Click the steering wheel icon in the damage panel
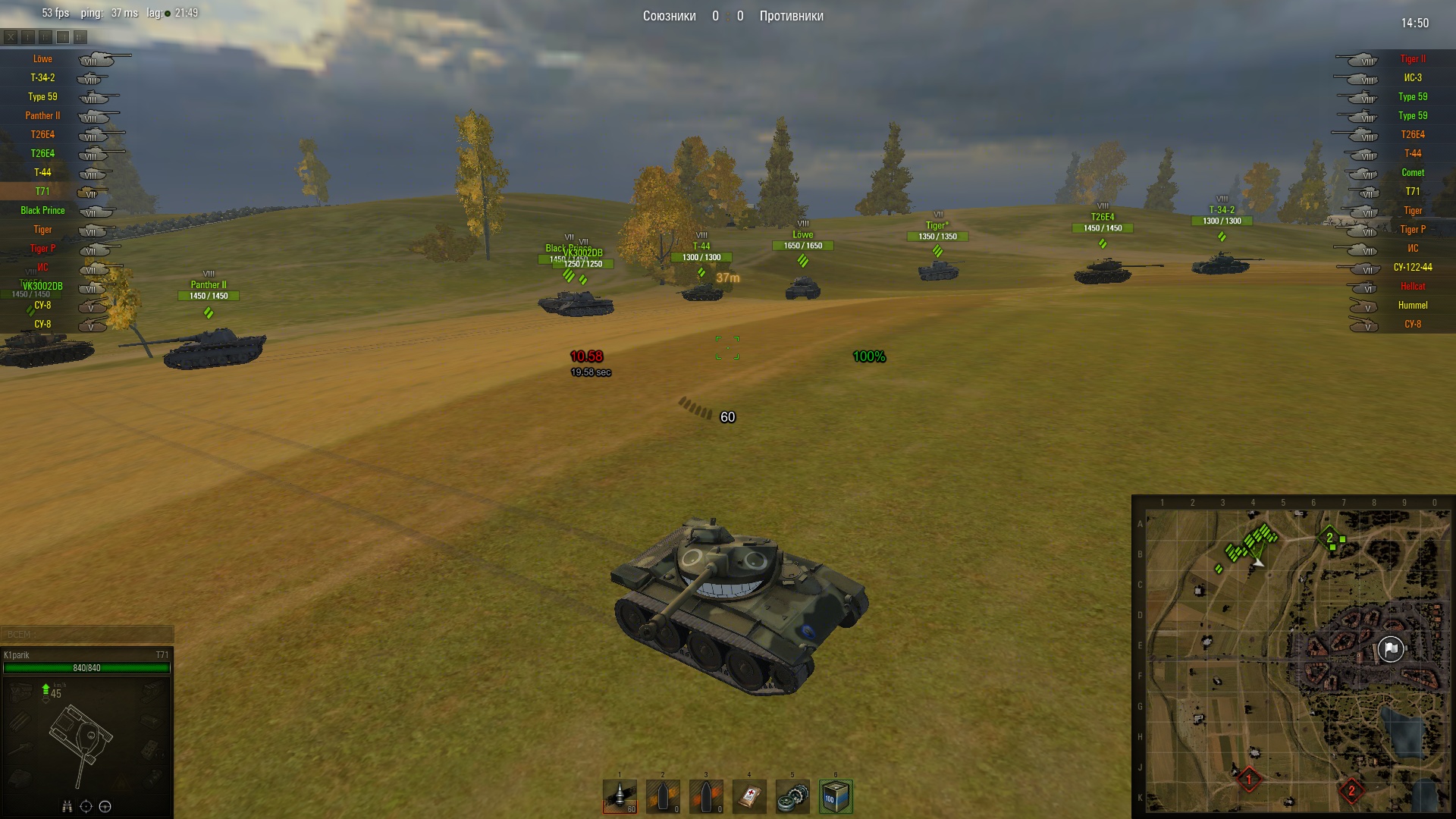This screenshot has height=819, width=1456. pyautogui.click(x=105, y=806)
